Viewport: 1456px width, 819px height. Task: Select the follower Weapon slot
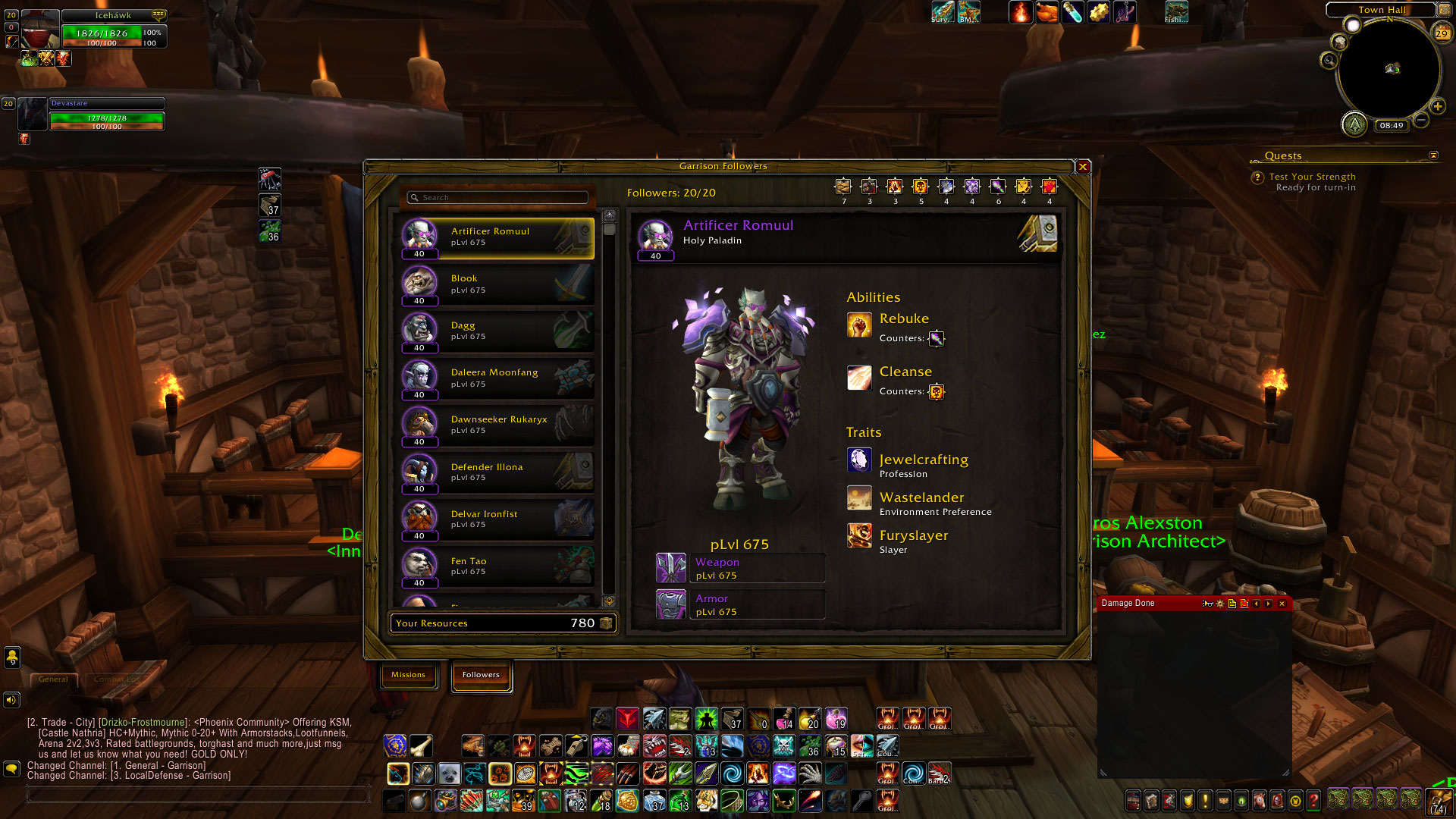(671, 569)
